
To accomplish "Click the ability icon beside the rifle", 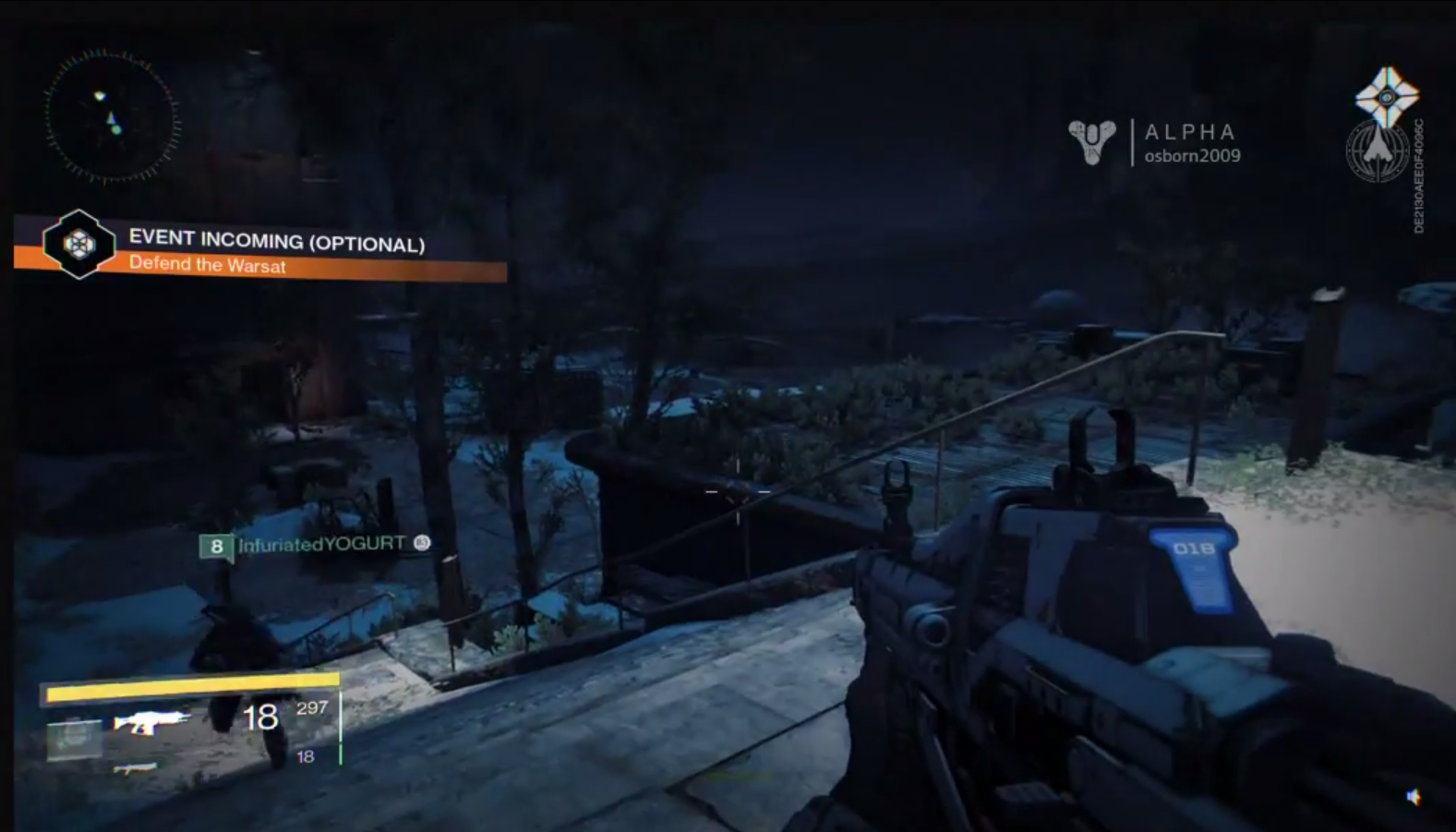I will [74, 739].
